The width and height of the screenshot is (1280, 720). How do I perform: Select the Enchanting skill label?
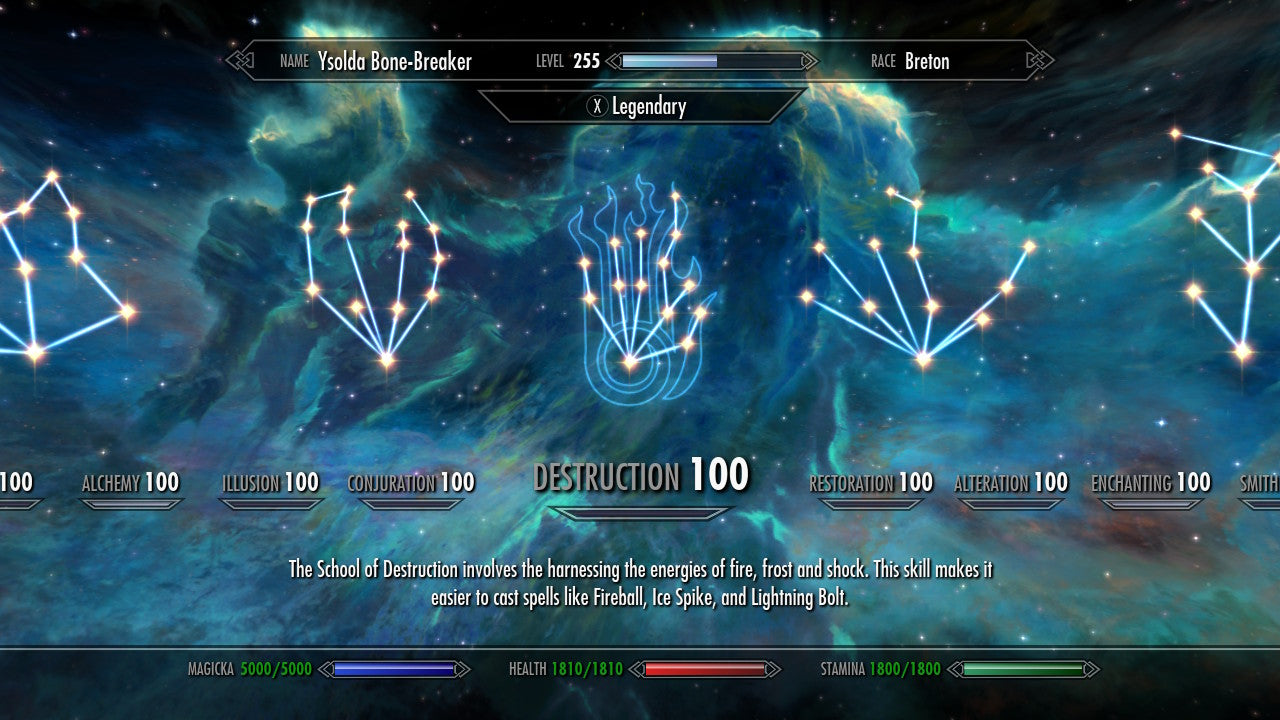(1151, 483)
